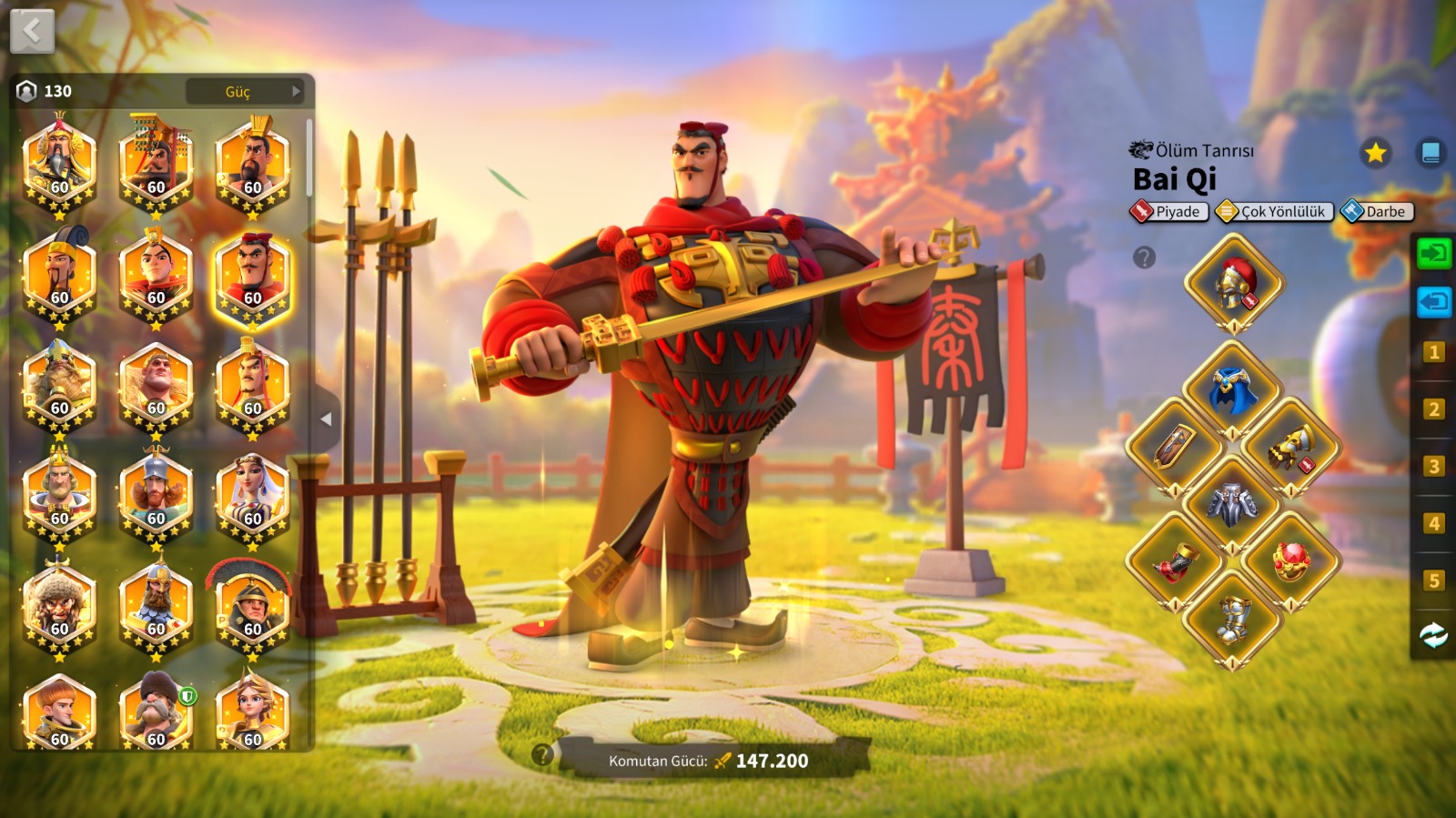The width and height of the screenshot is (1456, 818).
Task: Select the red plumed helmet equipment slot
Action: [x=1234, y=283]
